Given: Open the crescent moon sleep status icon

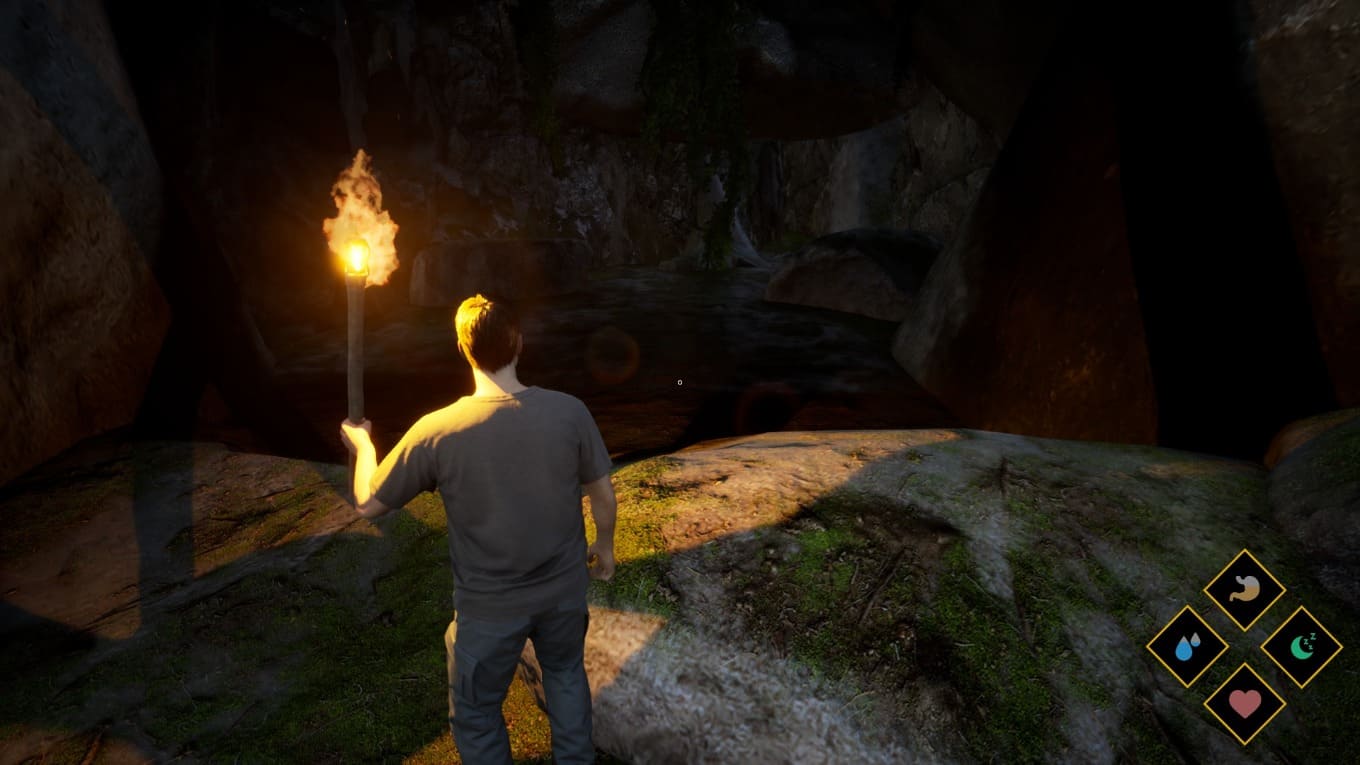Looking at the screenshot, I should coord(1301,647).
